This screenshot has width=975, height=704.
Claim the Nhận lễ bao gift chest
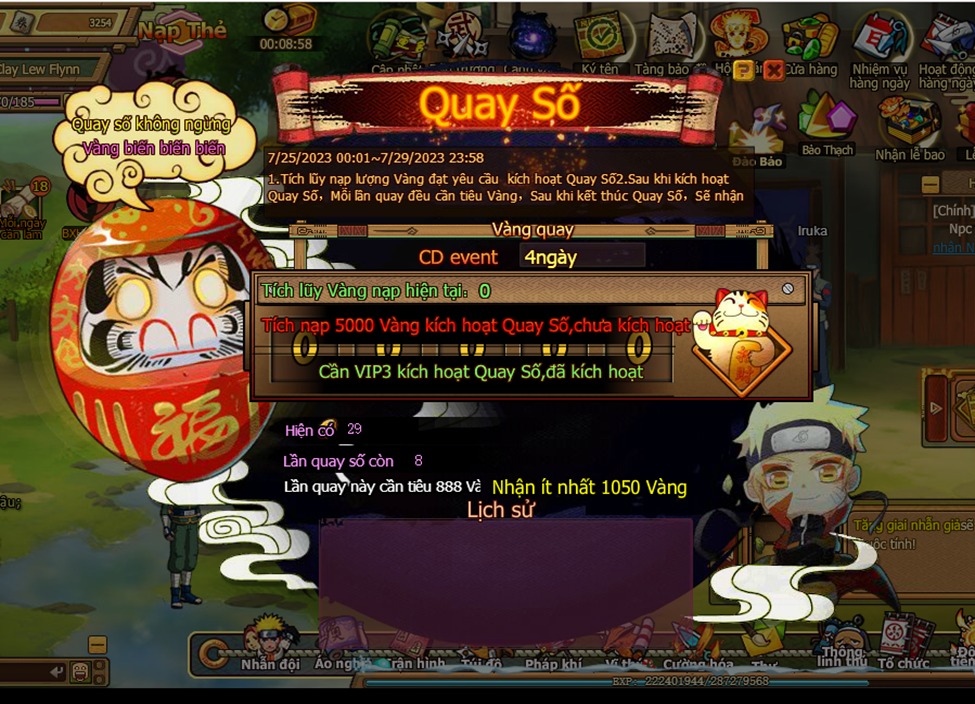coord(908,127)
